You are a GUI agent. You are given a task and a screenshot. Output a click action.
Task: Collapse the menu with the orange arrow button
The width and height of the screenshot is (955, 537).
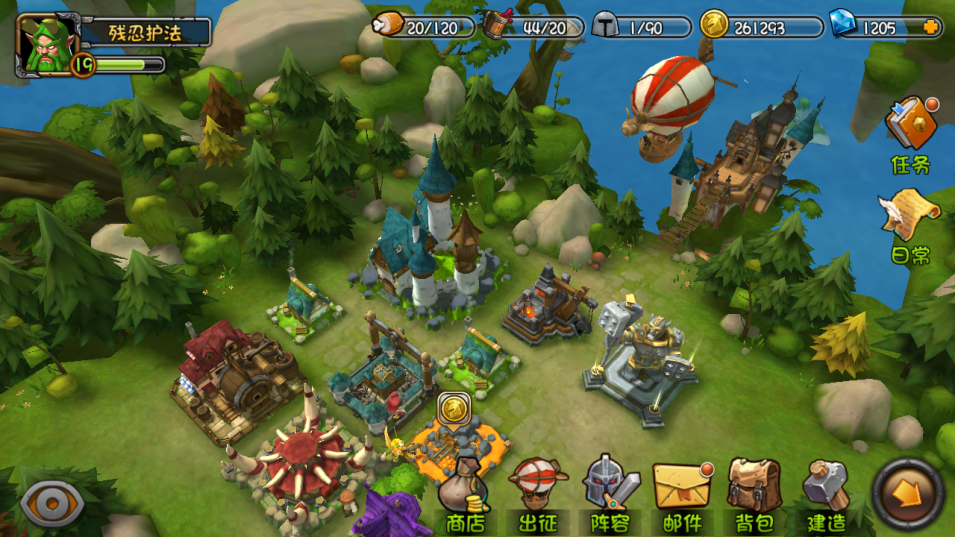(909, 492)
